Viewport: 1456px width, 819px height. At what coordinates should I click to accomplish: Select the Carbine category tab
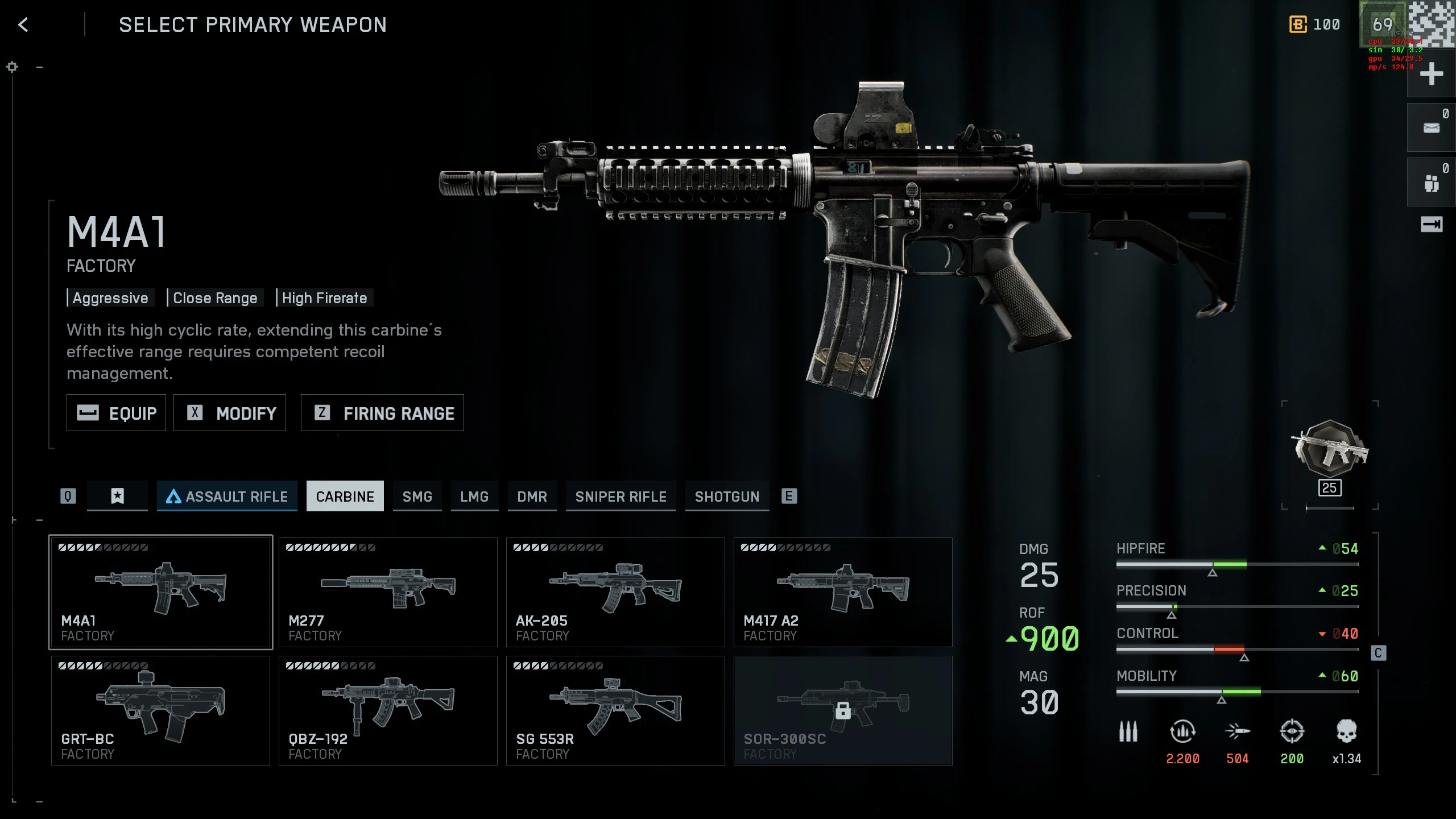point(345,496)
